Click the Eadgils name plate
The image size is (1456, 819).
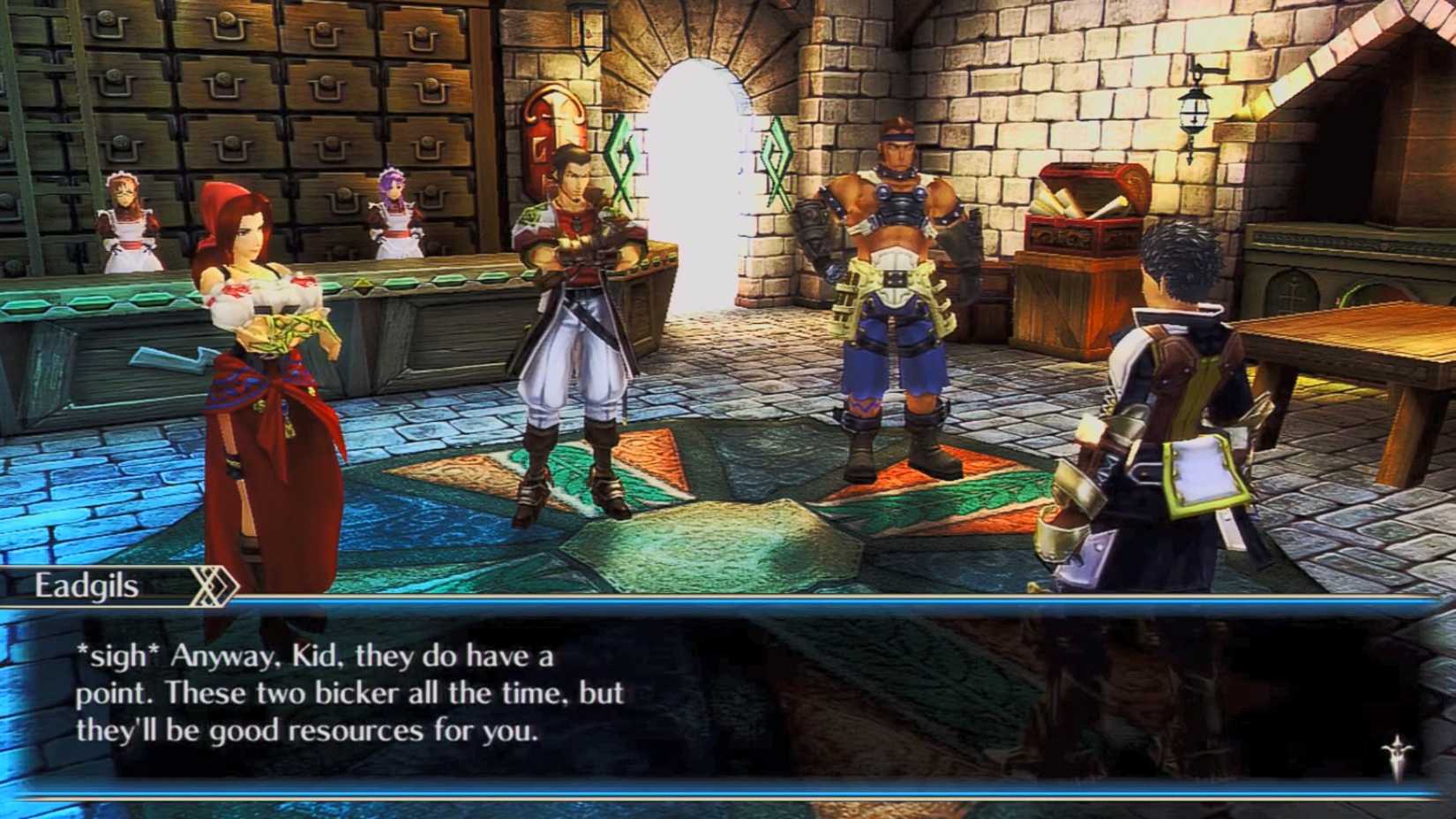(x=88, y=583)
